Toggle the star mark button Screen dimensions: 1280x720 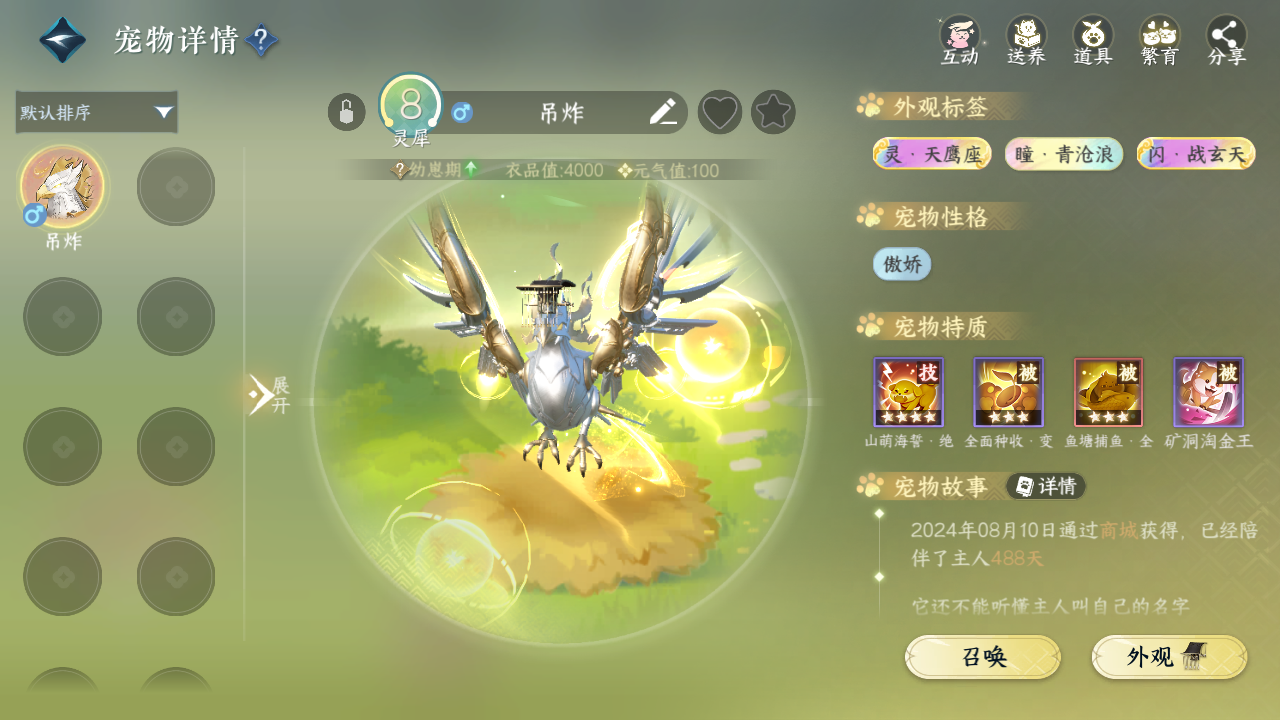(x=773, y=112)
